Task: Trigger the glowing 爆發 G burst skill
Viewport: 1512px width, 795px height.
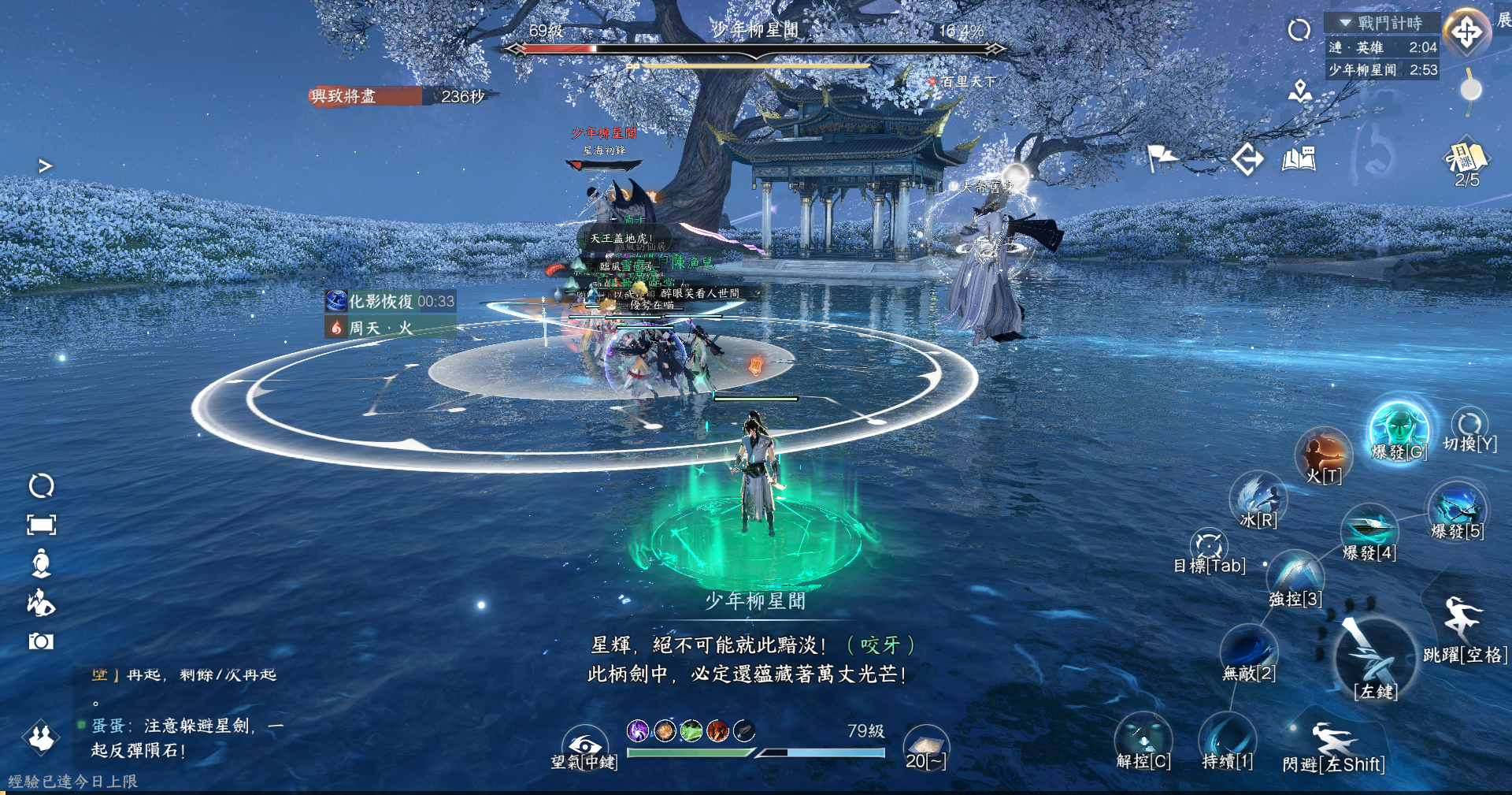Action: click(1399, 429)
